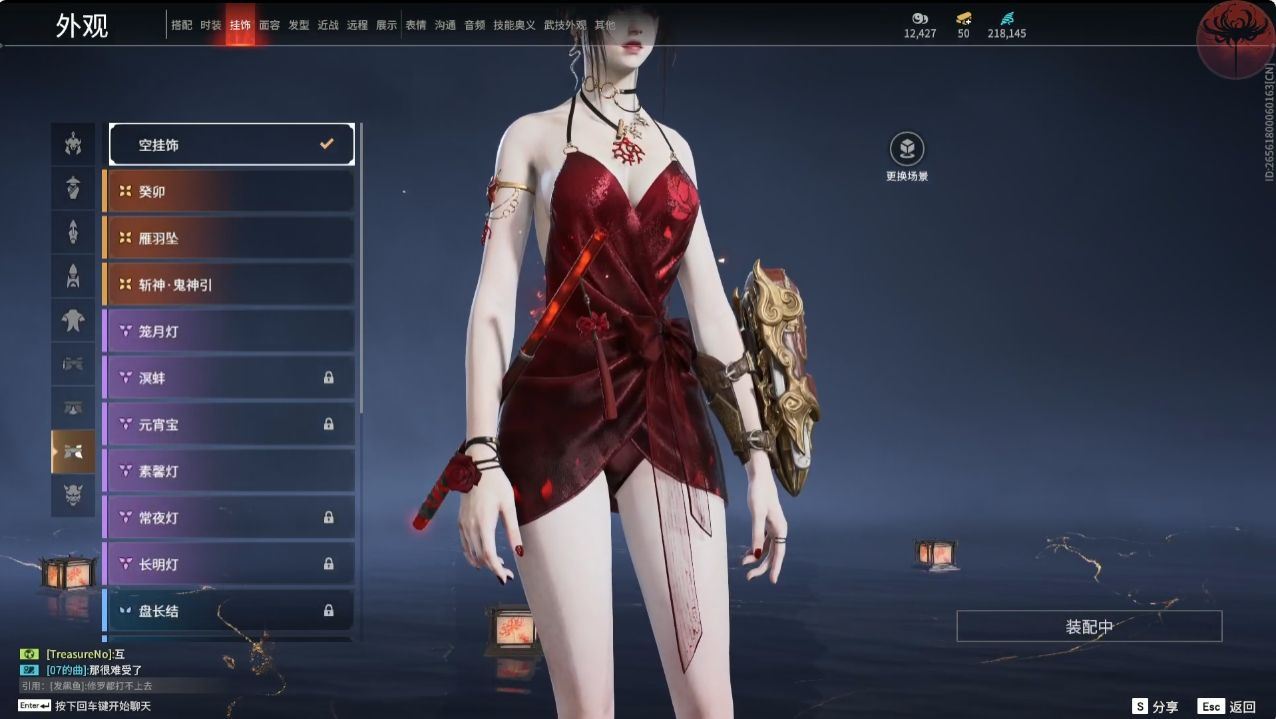Click the 返回 back button
Screen dimensions: 1276x719
pyautogui.click(x=1227, y=706)
